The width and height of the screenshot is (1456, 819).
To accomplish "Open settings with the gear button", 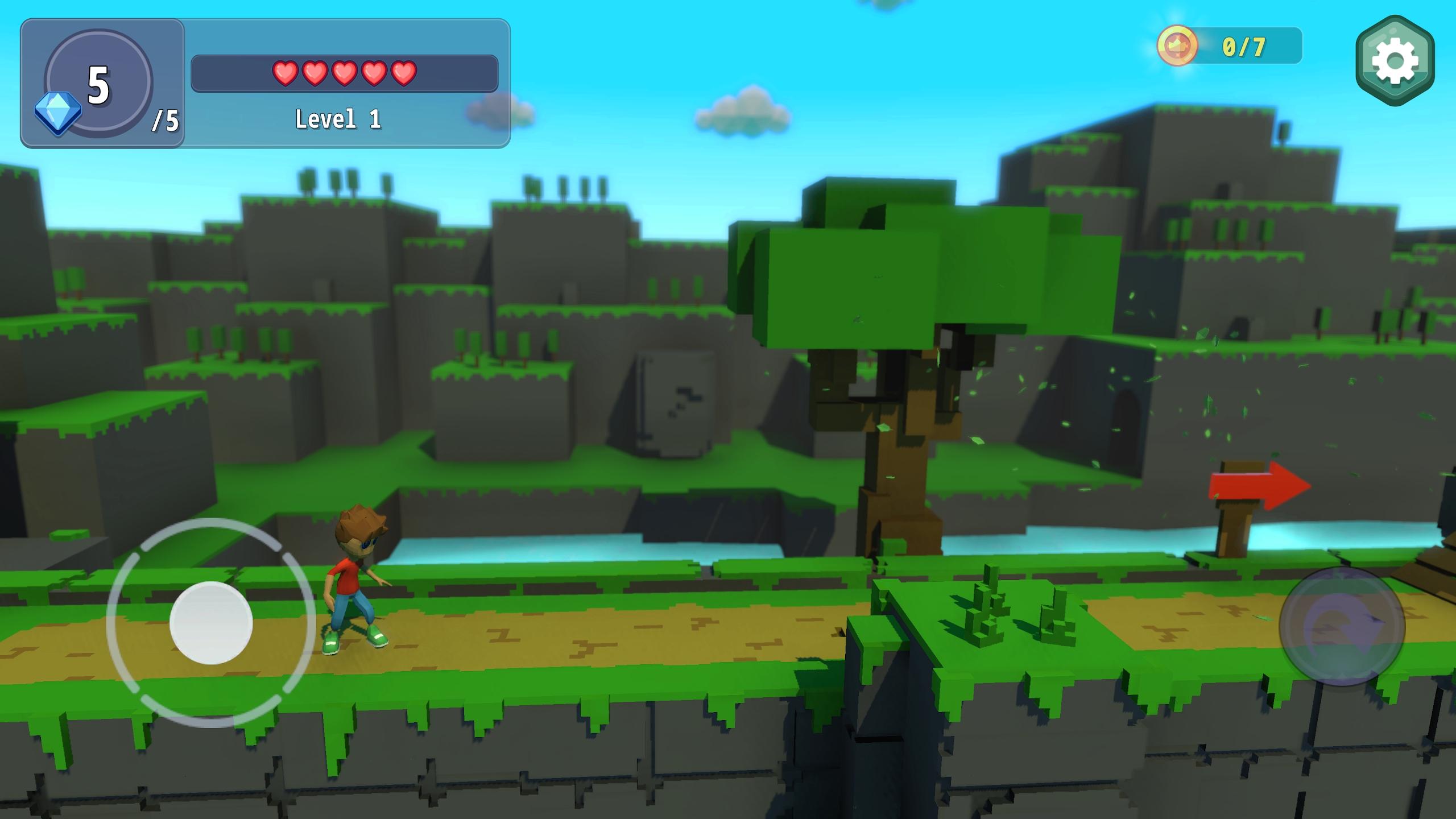I will click(1395, 60).
